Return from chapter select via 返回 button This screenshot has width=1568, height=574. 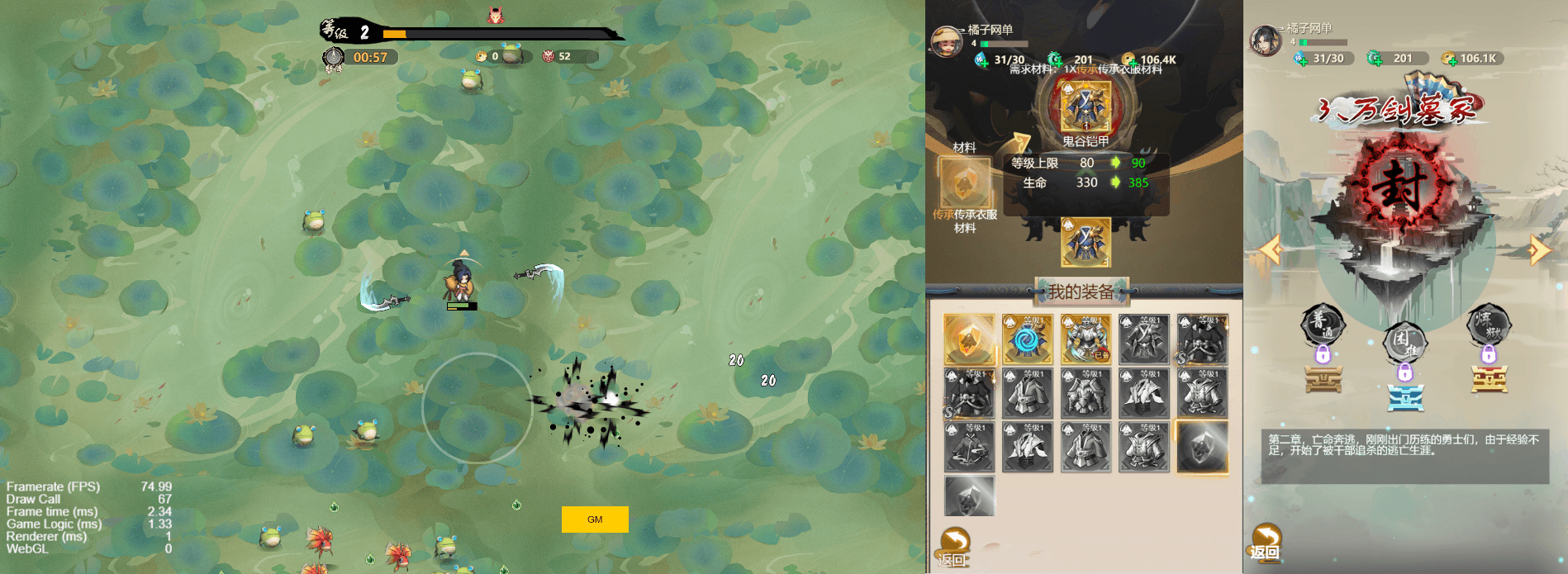pyautogui.click(x=1265, y=542)
